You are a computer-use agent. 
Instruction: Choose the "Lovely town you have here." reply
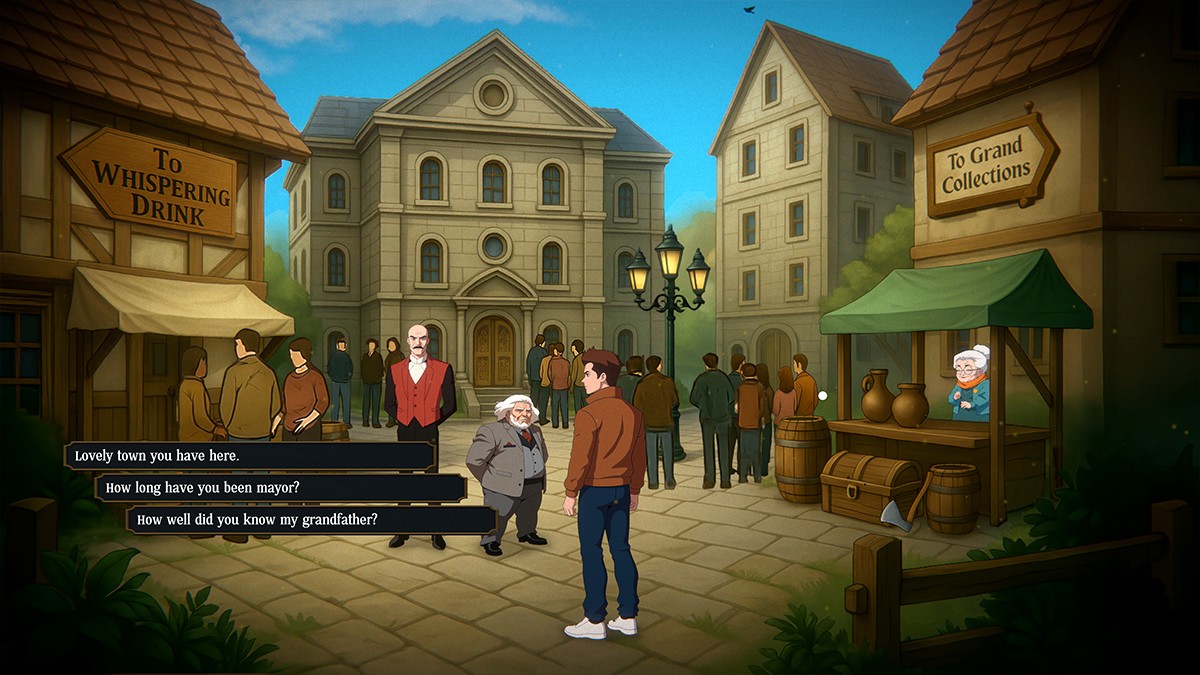pos(250,456)
